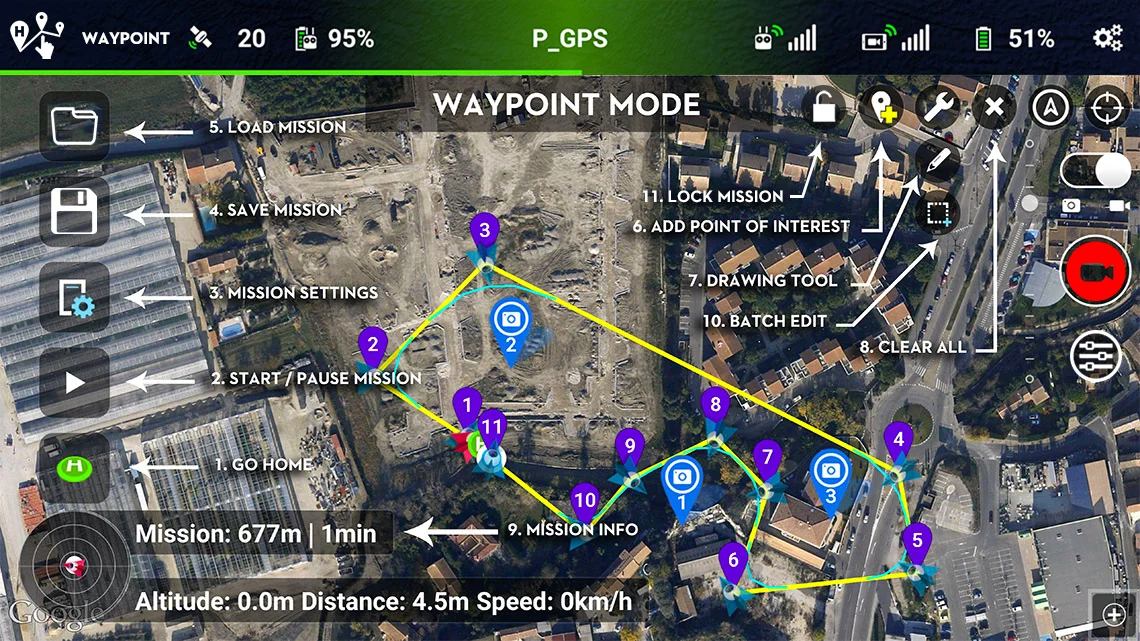
Task: Open Mission Settings
Action: [x=74, y=297]
